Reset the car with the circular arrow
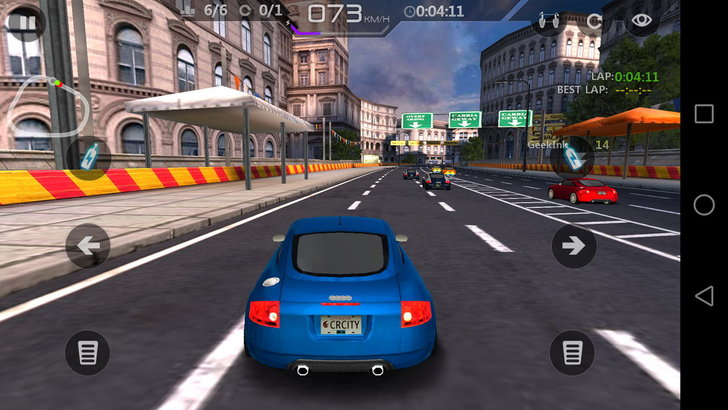 594,20
